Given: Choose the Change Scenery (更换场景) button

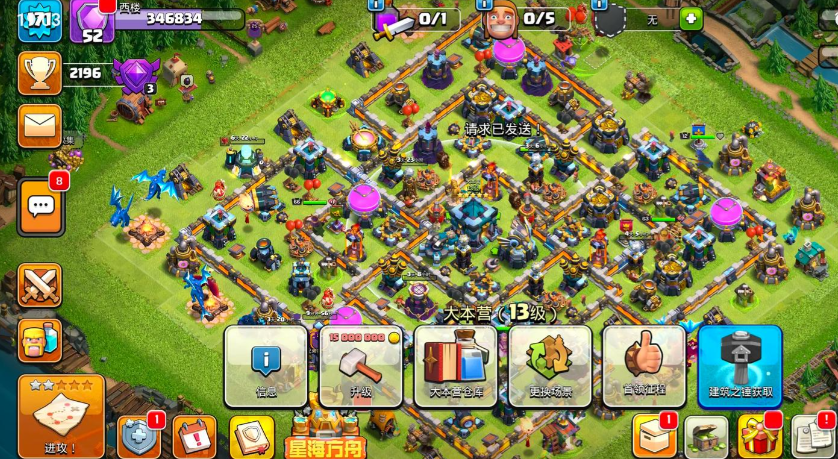Looking at the screenshot, I should coord(550,365).
